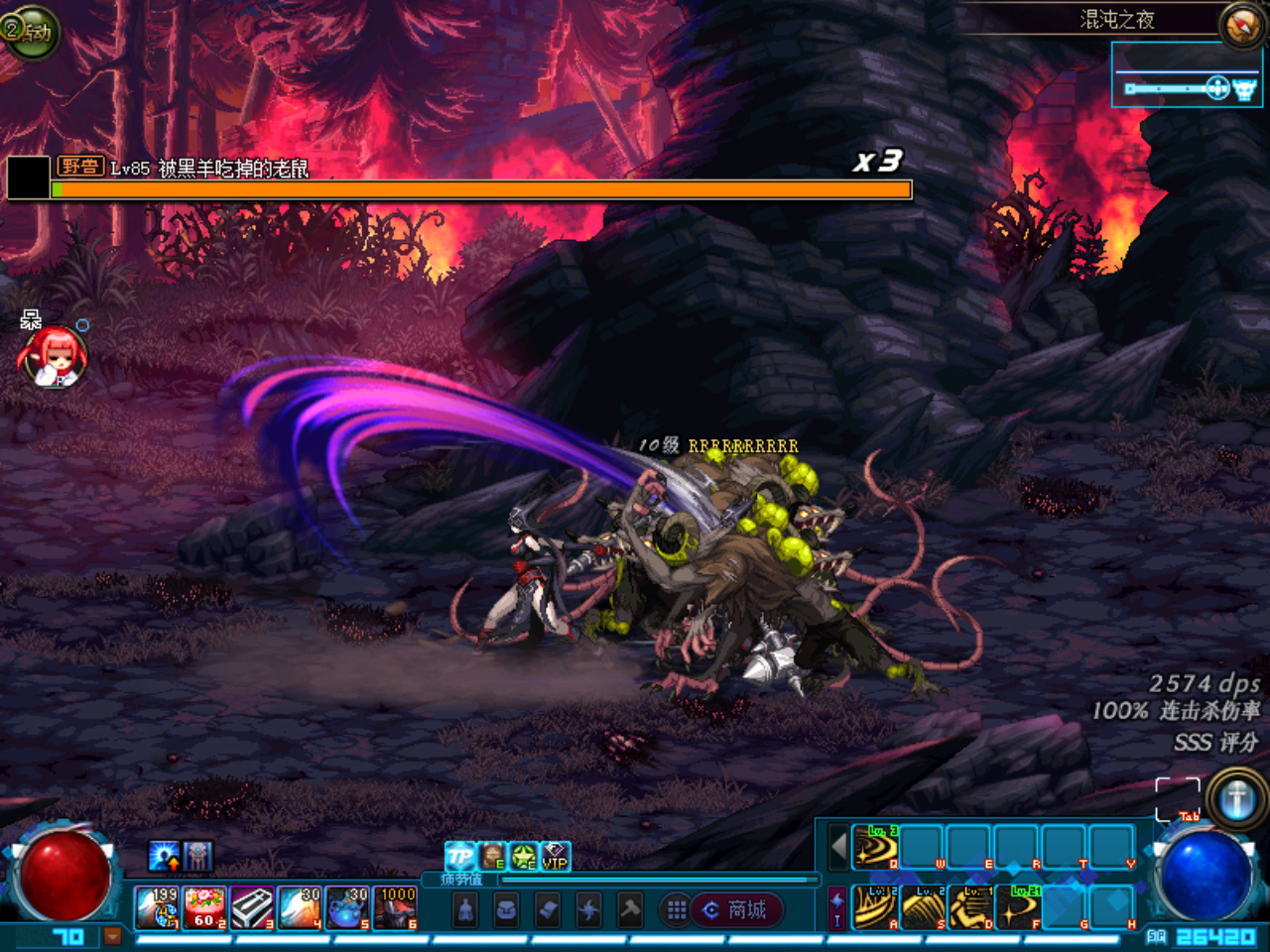The height and width of the screenshot is (952, 1270).
Task: Click the round sword button above the mana orb
Action: pos(1235,798)
